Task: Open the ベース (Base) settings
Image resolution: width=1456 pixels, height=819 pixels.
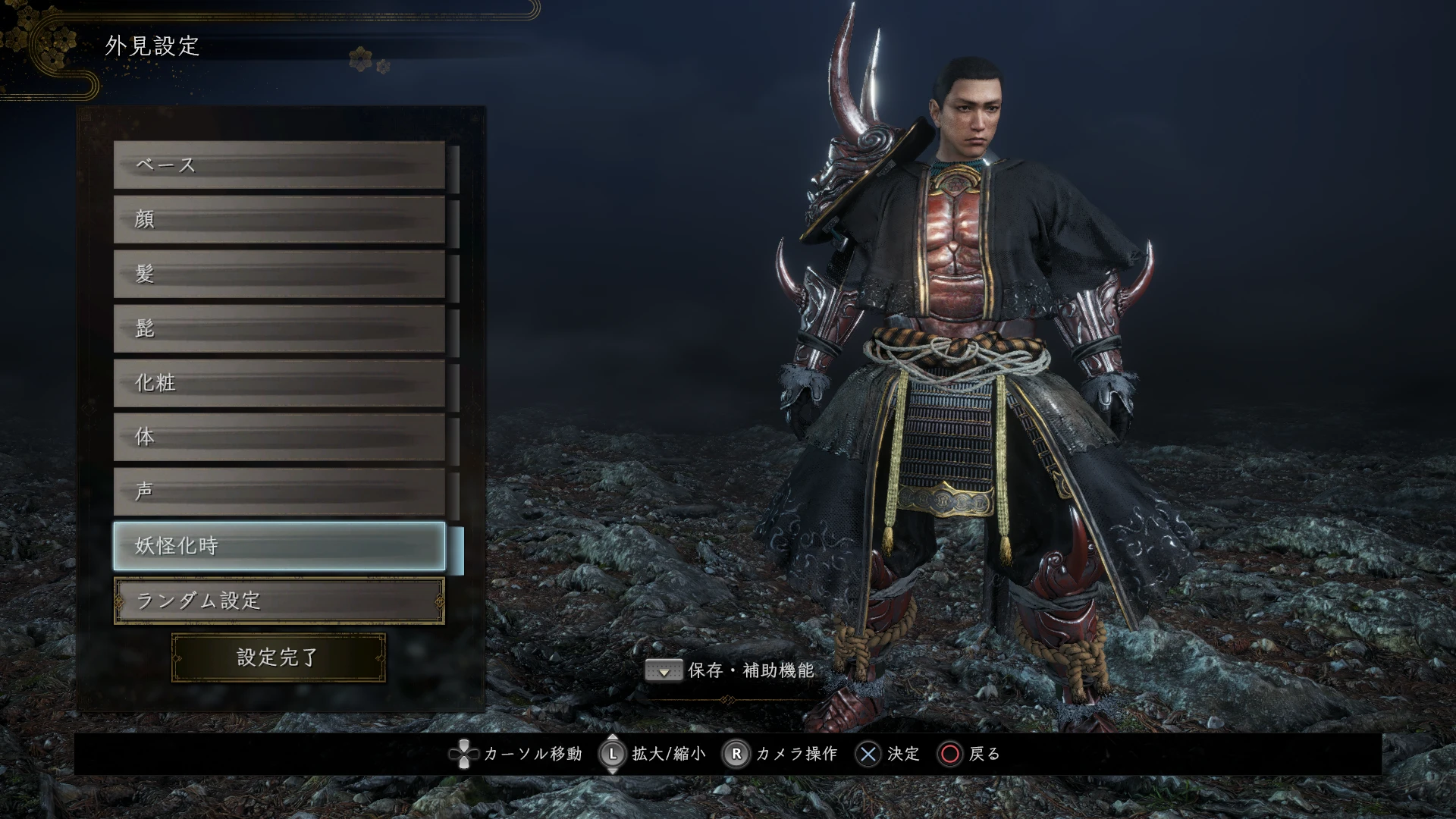Action: tap(279, 165)
